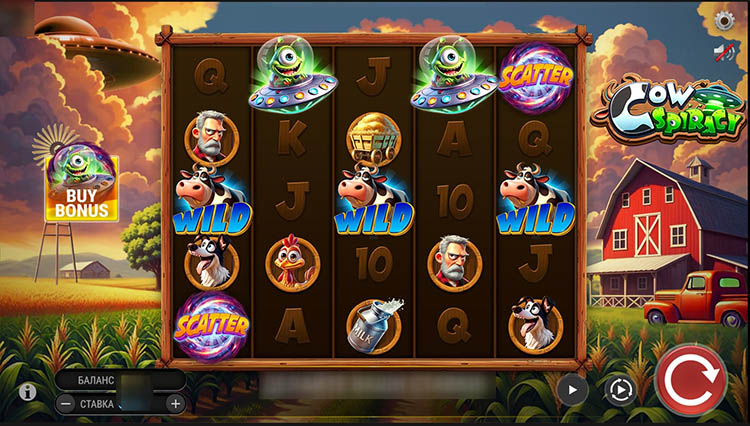The height and width of the screenshot is (426, 750).
Task: Open the Buy Bonus feature
Action: 81,188
